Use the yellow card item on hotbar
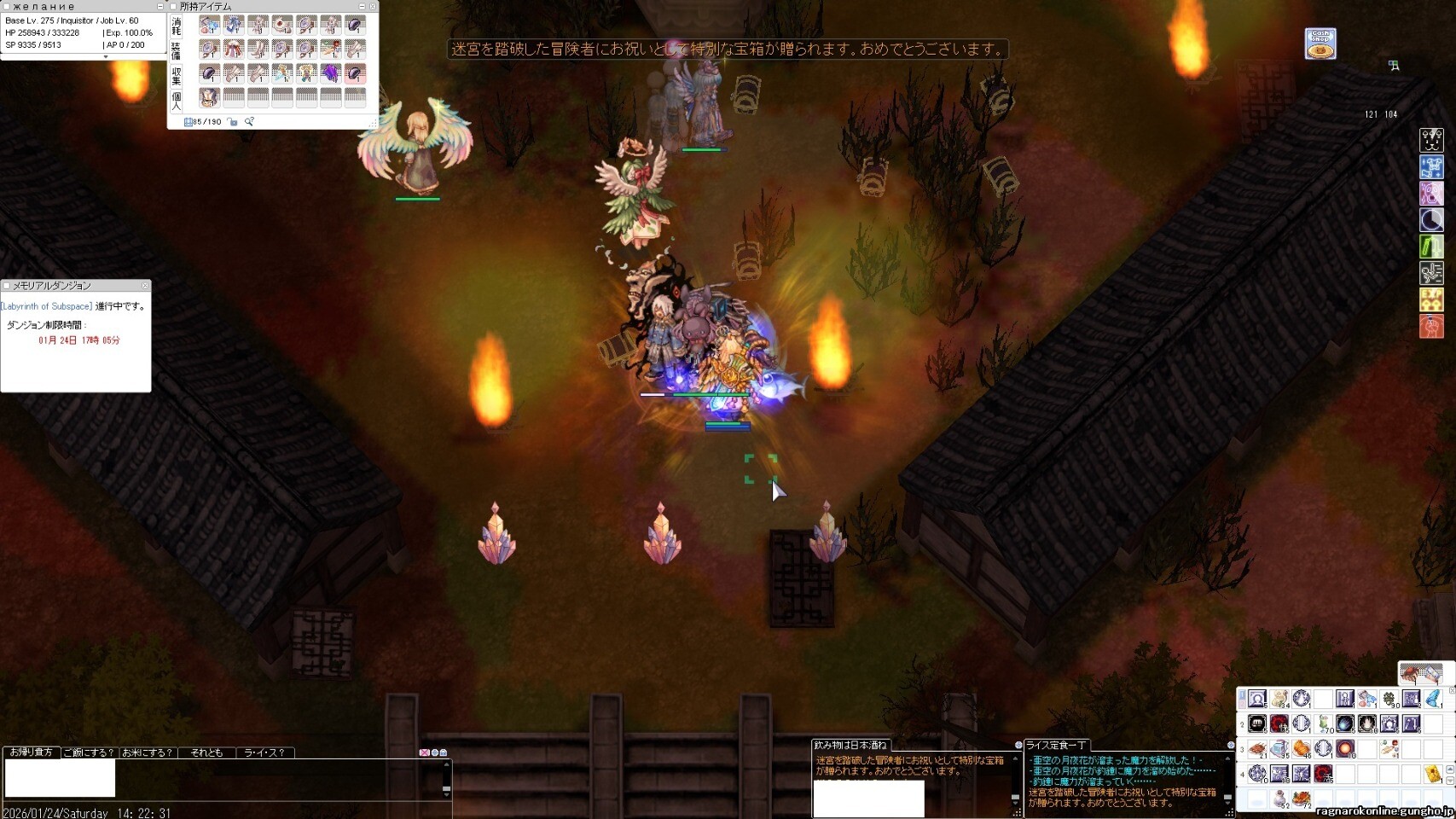Image resolution: width=1456 pixels, height=819 pixels. click(1433, 774)
